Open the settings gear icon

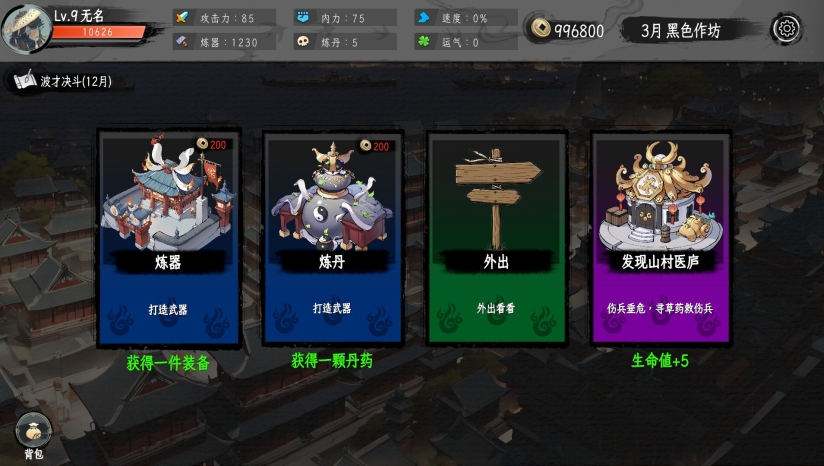(786, 29)
